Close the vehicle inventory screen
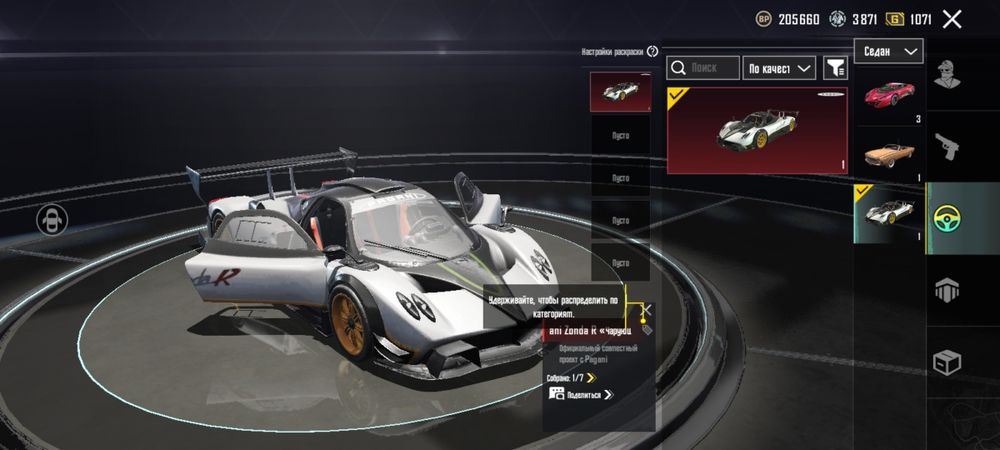The image size is (1000, 450). pos(952,19)
